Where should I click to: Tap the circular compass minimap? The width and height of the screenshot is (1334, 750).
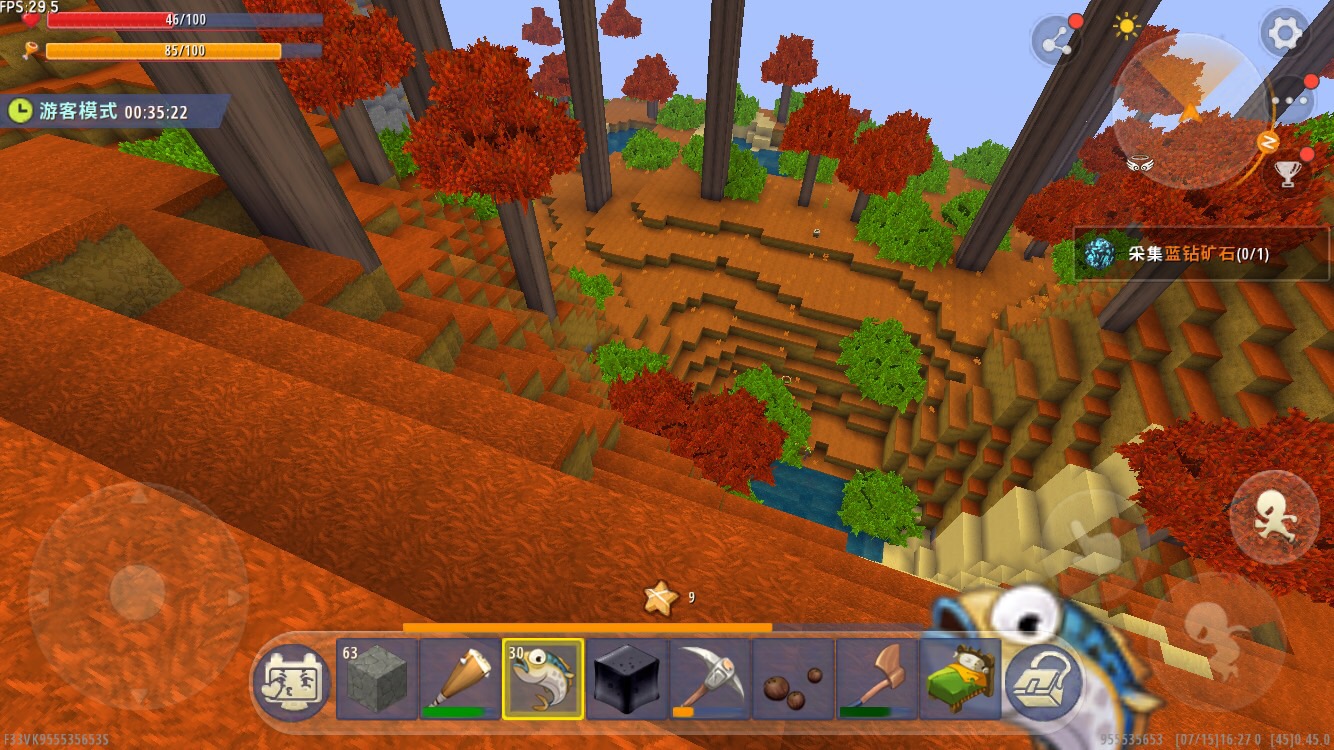point(1188,111)
